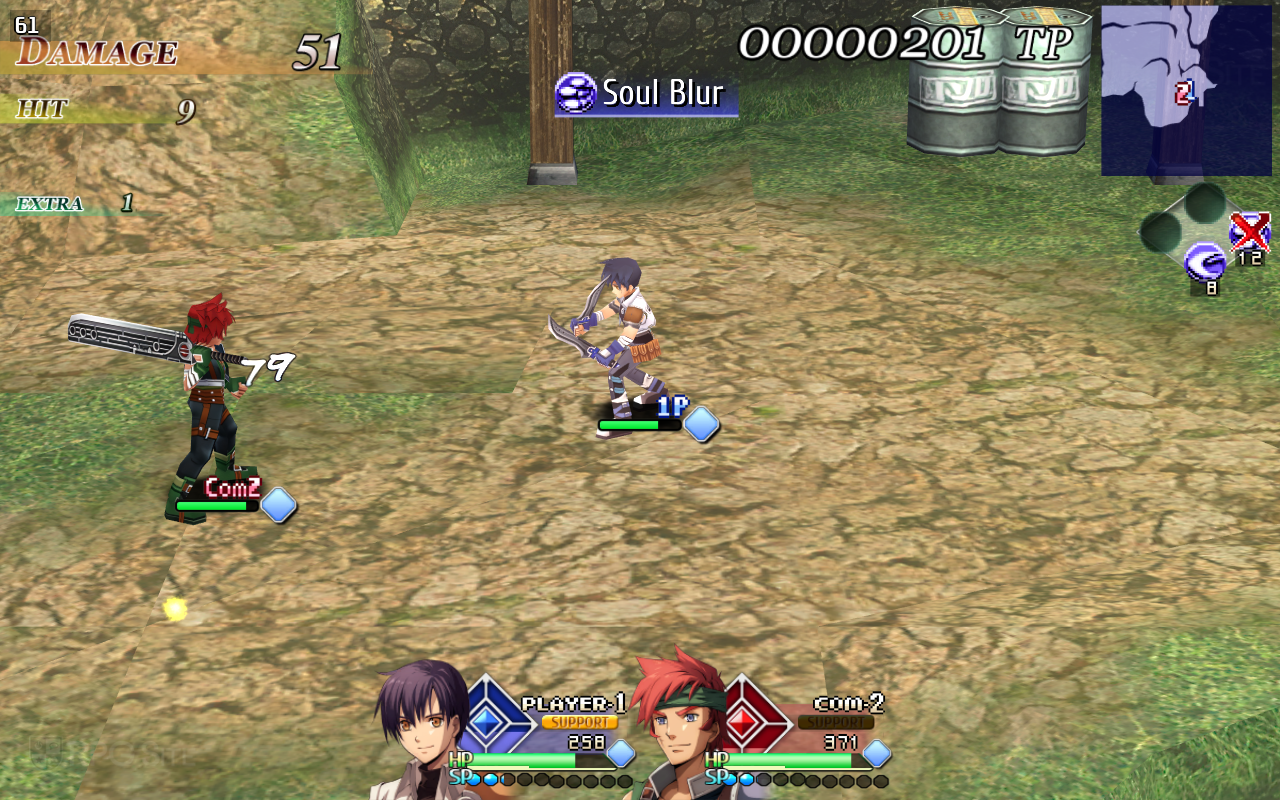
Task: Activate the spiral skill with cost 8
Action: (1204, 263)
